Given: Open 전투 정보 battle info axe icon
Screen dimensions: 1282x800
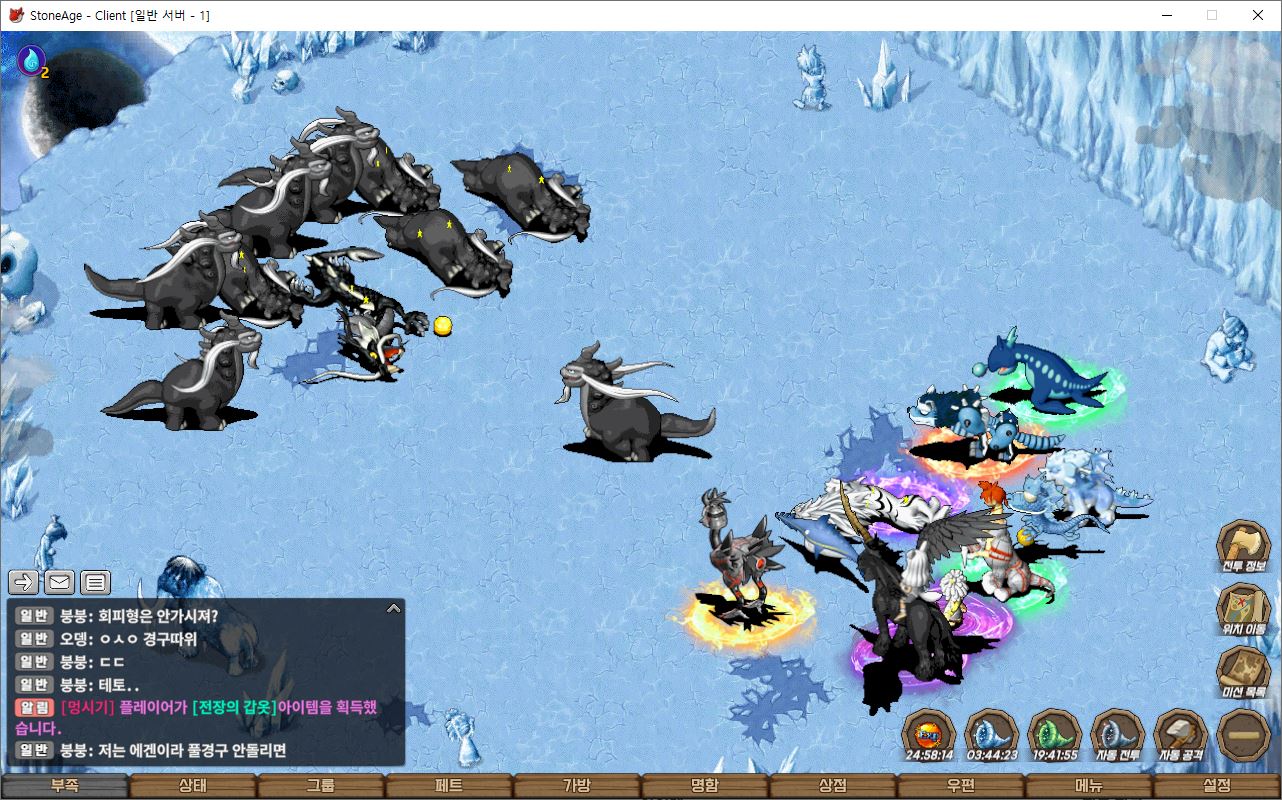Looking at the screenshot, I should coord(1243,545).
